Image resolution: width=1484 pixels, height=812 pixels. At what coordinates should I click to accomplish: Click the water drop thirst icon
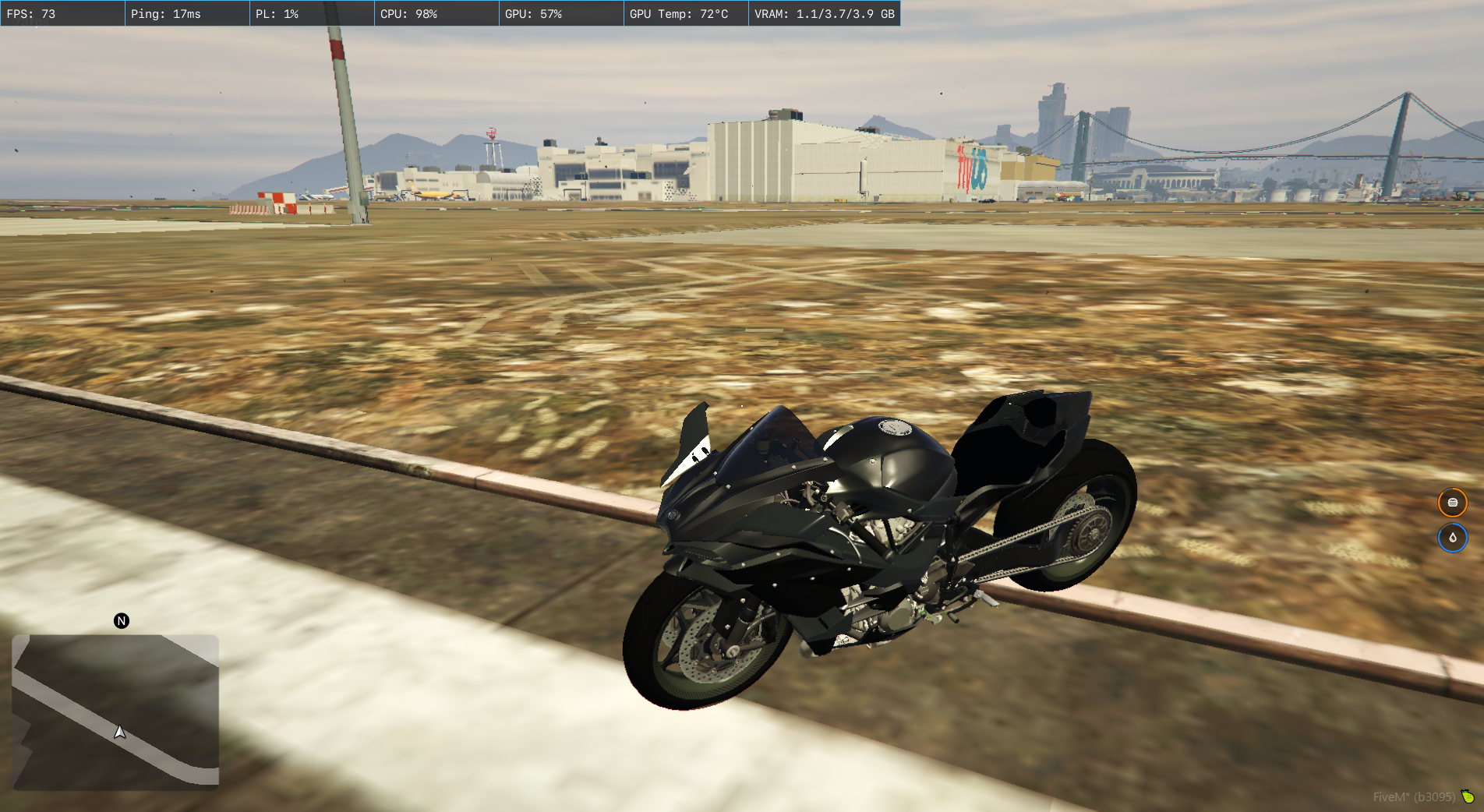pos(1452,538)
